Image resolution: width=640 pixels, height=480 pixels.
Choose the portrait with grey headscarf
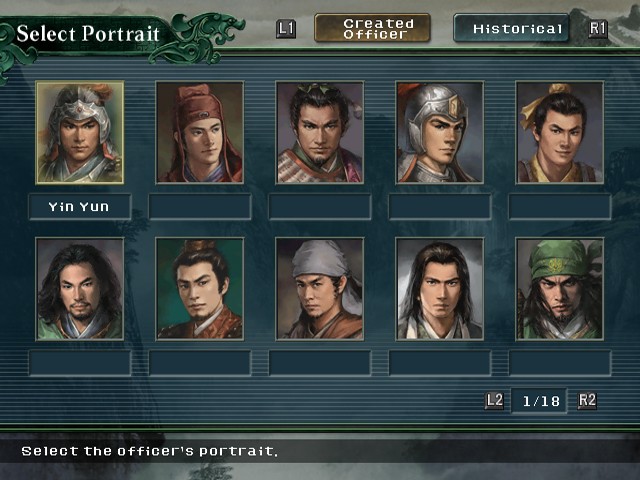point(320,288)
